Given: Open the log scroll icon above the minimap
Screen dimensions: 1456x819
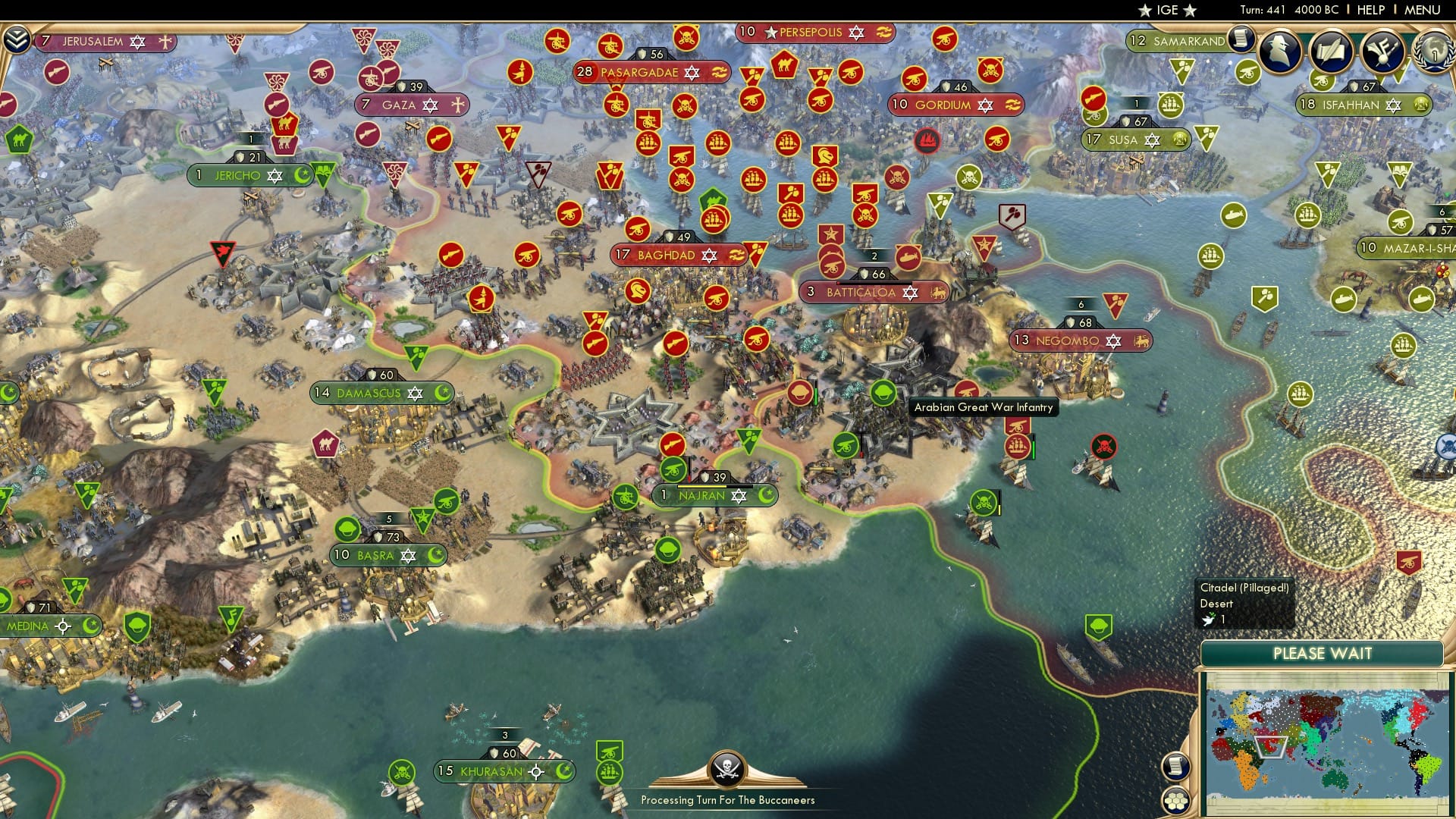Looking at the screenshot, I should [1177, 767].
